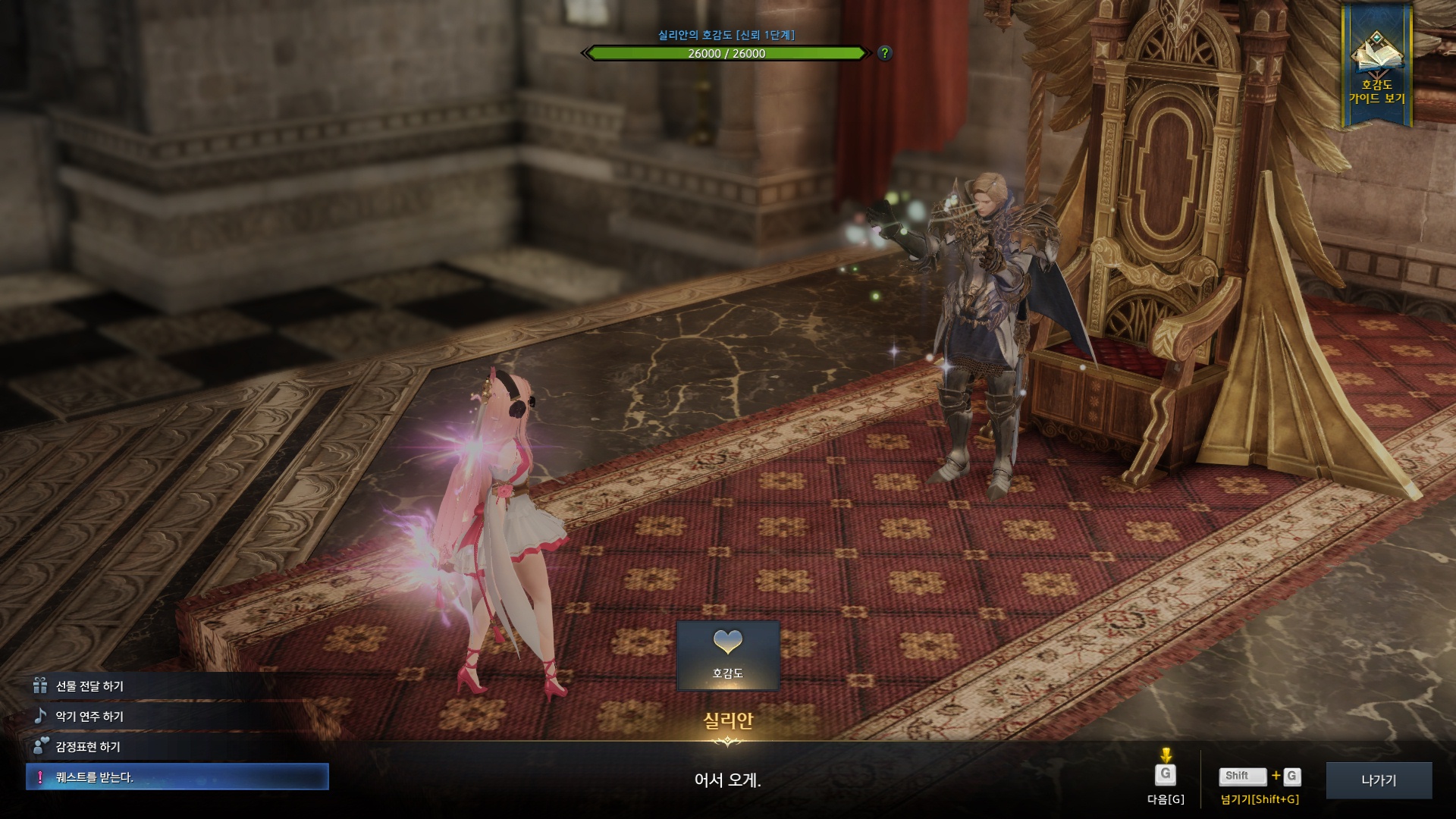Choose '선물 전달 하기' gift option

click(89, 686)
